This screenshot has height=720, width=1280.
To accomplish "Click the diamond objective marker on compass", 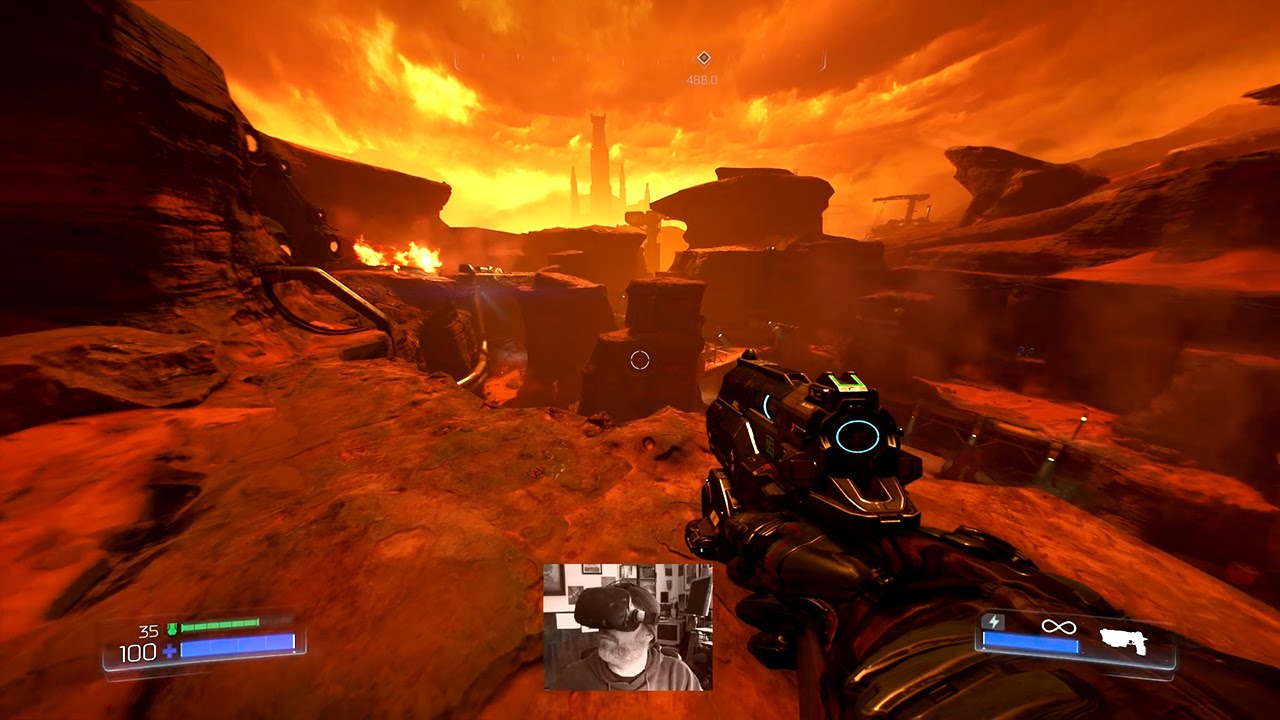I will coord(703,58).
